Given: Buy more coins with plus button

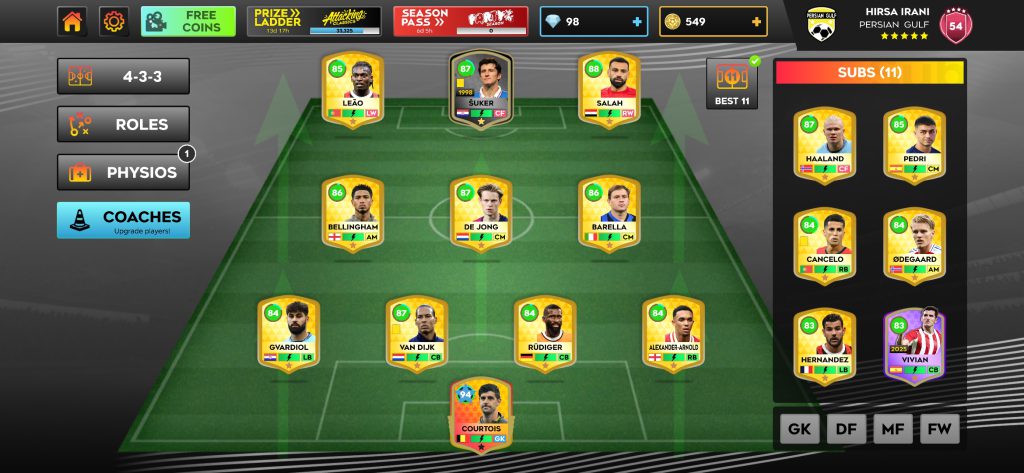Looking at the screenshot, I should (757, 22).
